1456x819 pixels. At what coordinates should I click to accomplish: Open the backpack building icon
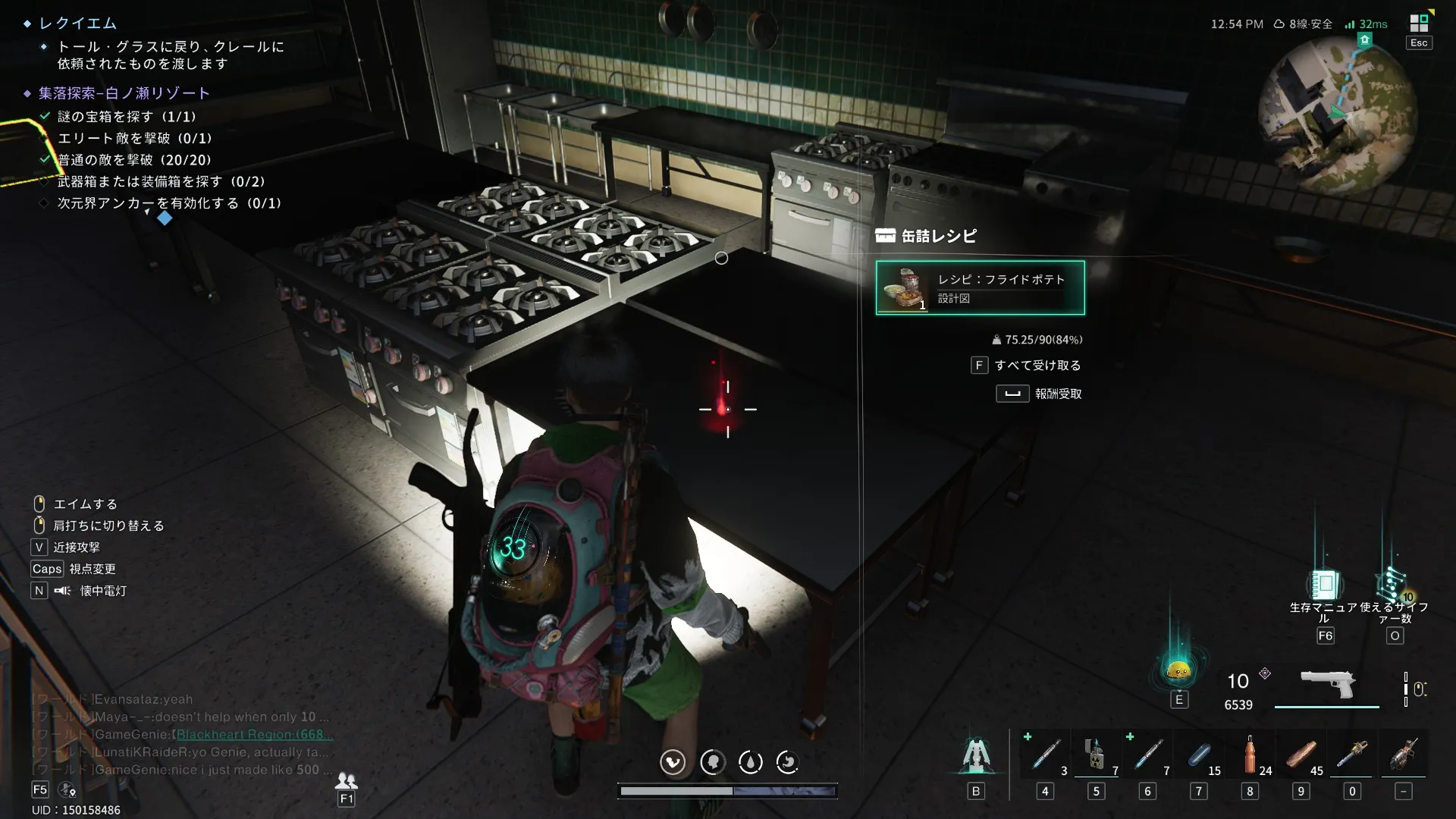click(x=975, y=755)
